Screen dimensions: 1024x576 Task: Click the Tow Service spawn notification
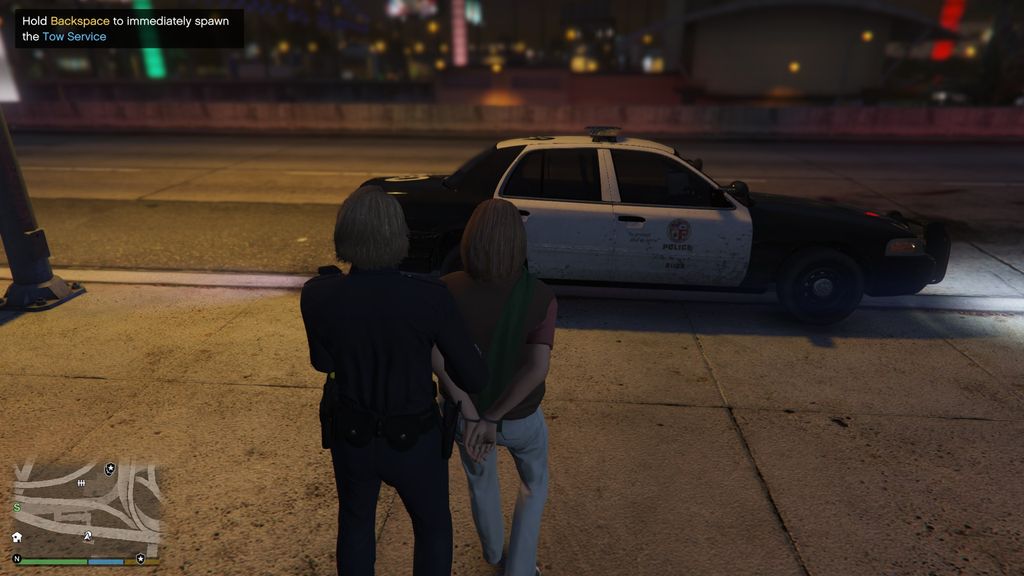129,28
